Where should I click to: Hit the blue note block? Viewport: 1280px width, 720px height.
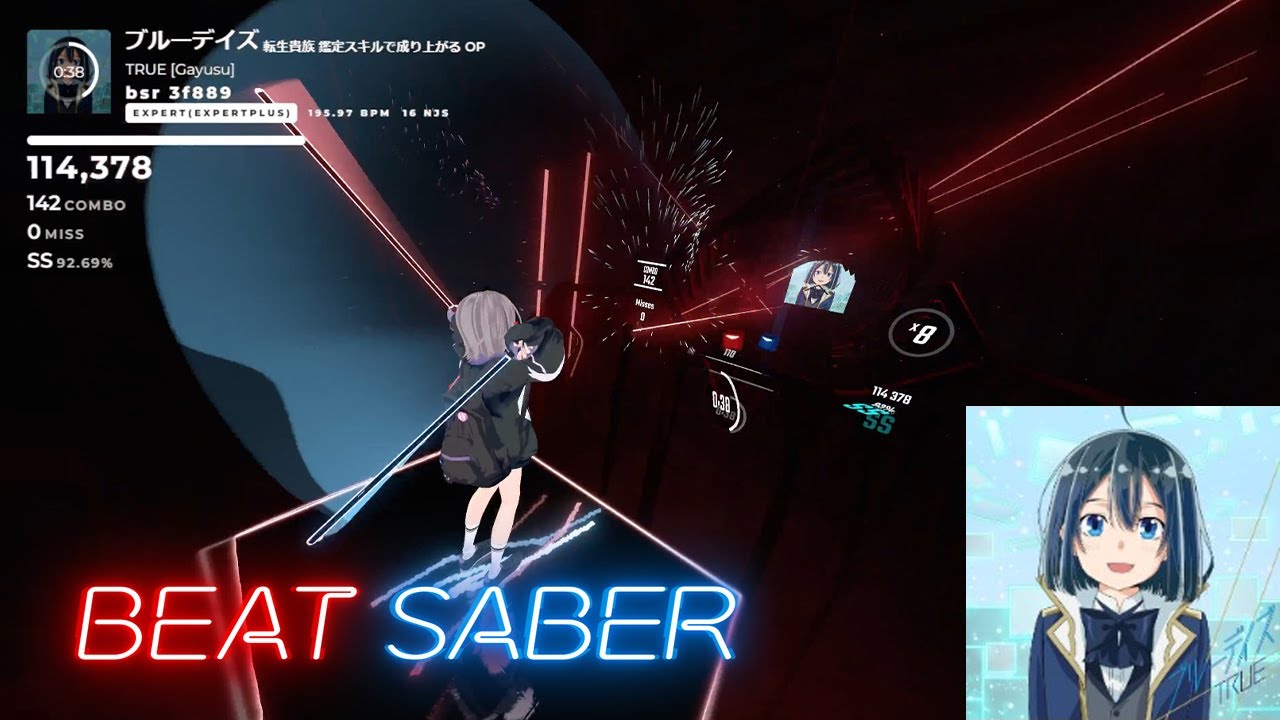tap(767, 341)
